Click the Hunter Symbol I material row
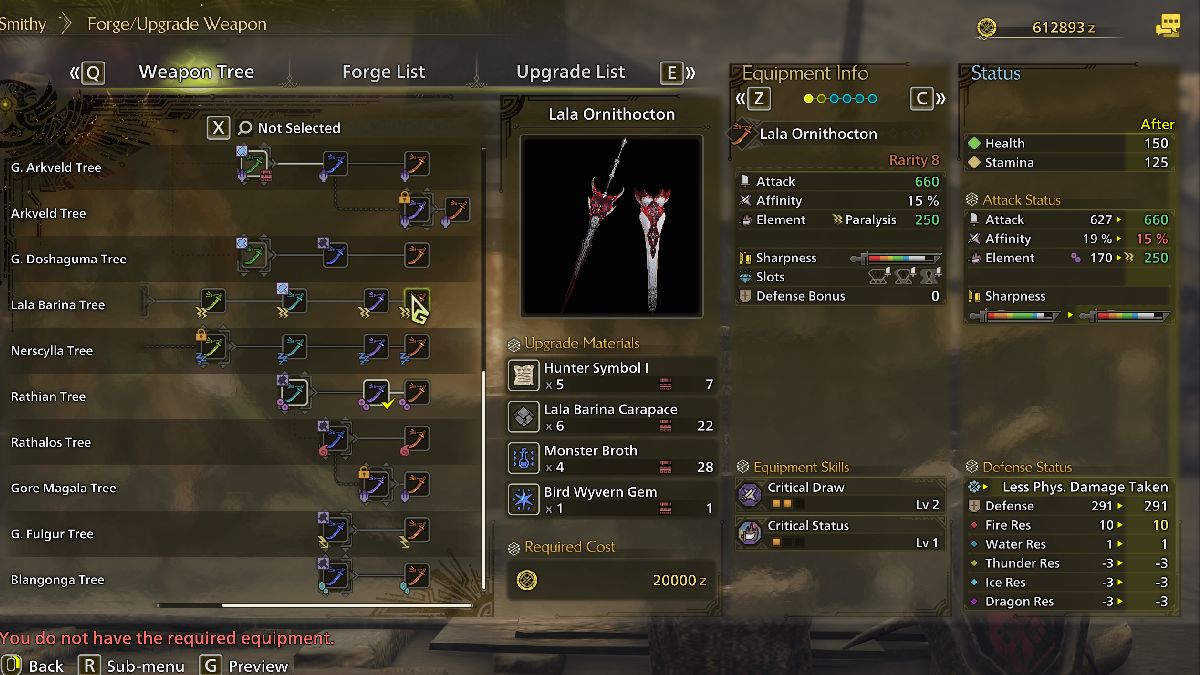 [612, 376]
